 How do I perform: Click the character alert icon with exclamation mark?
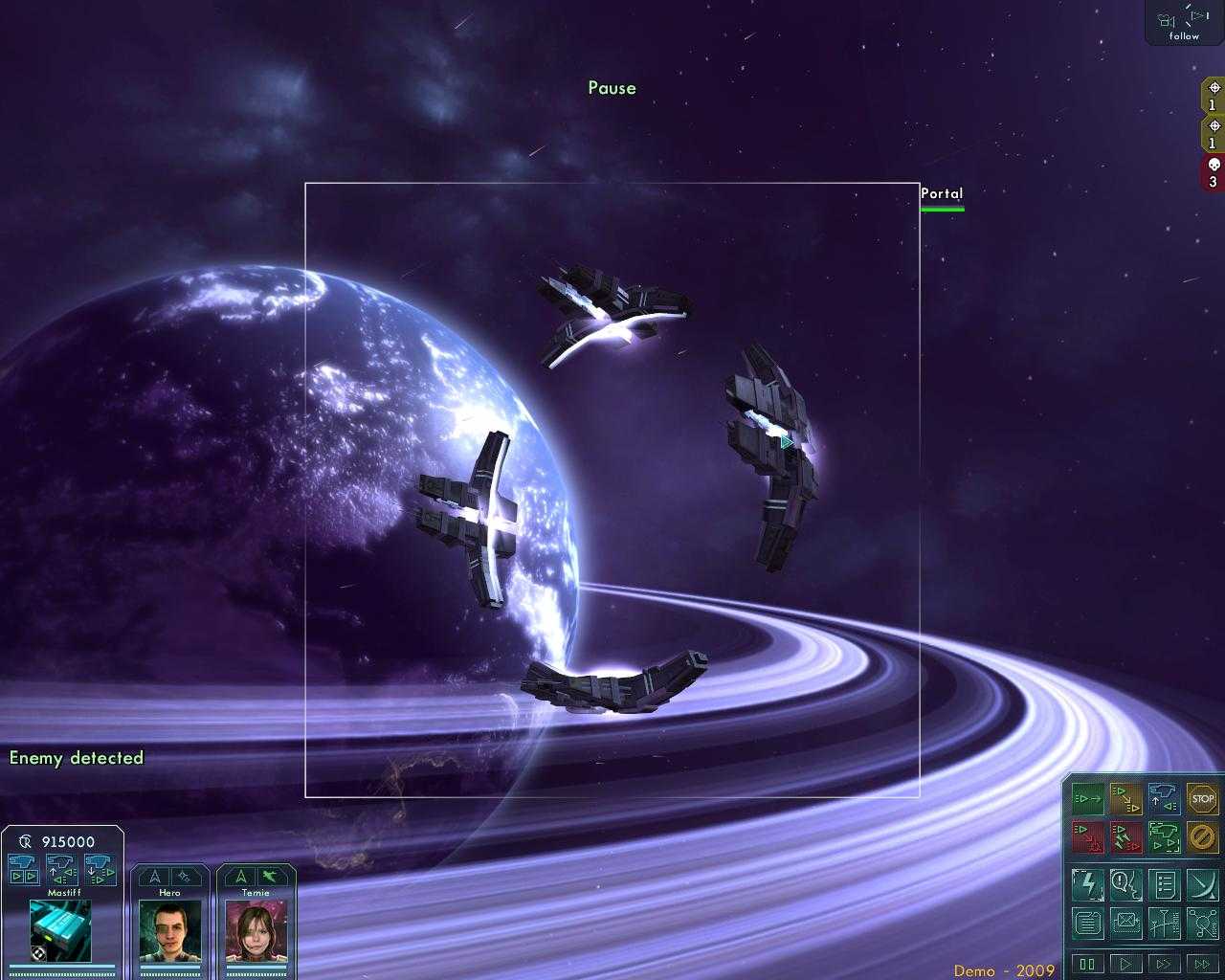click(1126, 882)
